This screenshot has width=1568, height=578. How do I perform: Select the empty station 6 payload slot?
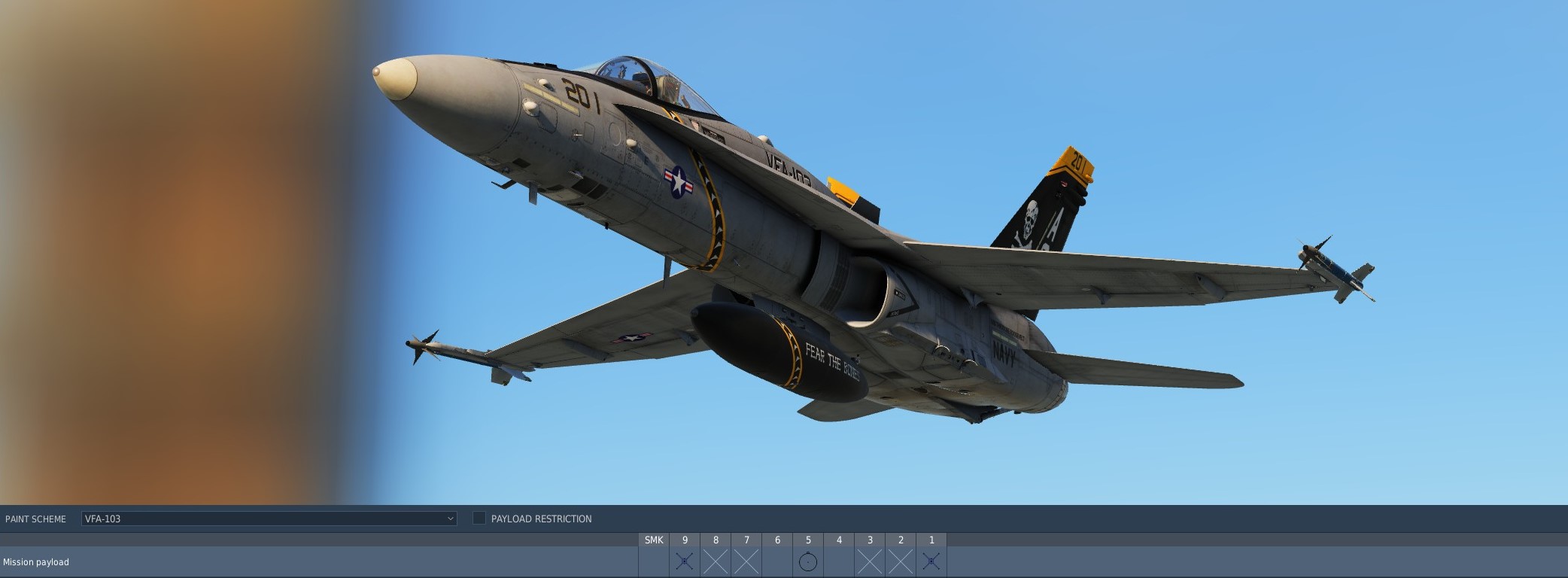(777, 561)
